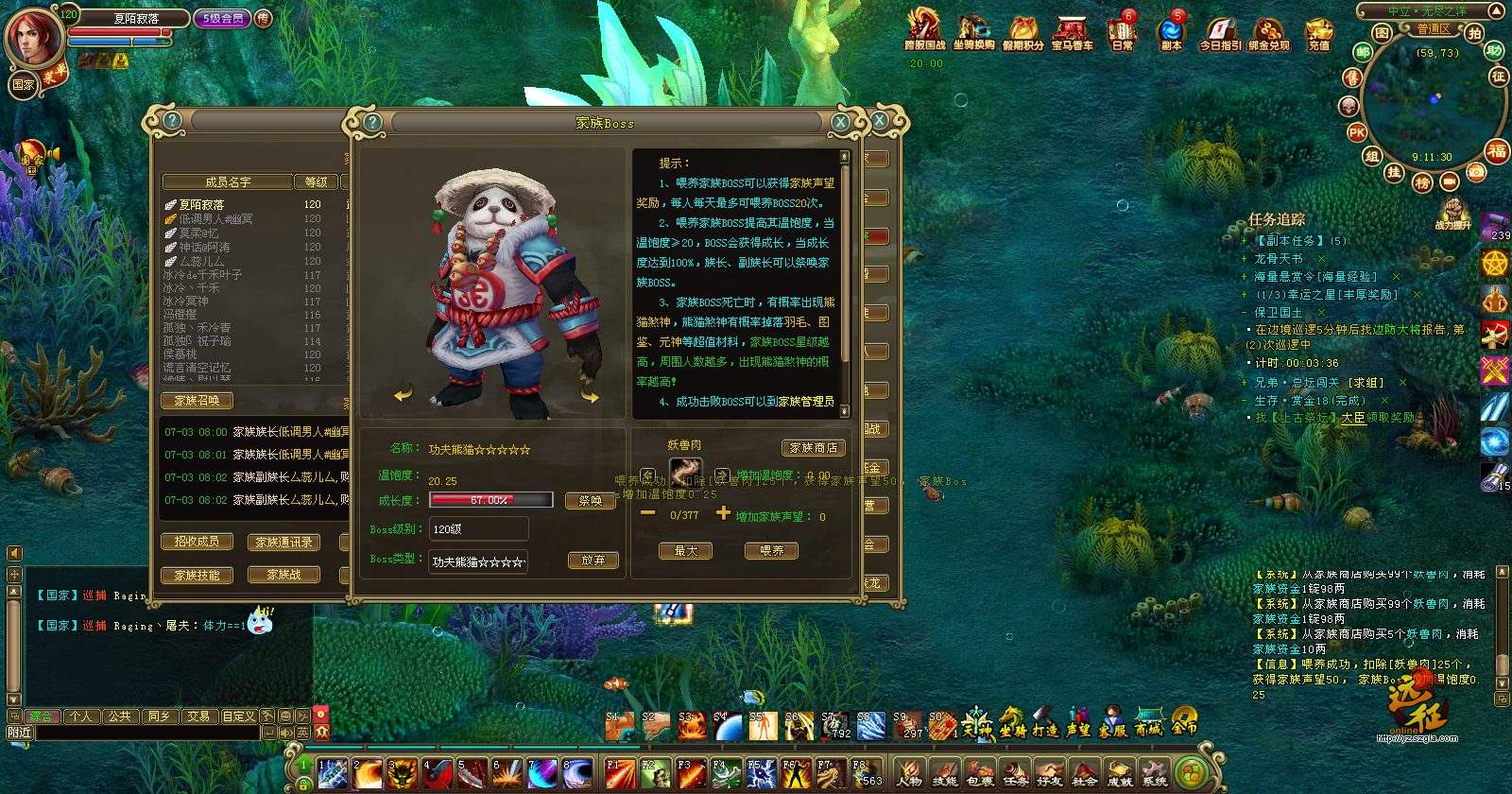Image resolution: width=1512 pixels, height=794 pixels.
Task: Click the 喂养 feed button
Action: coord(771,551)
